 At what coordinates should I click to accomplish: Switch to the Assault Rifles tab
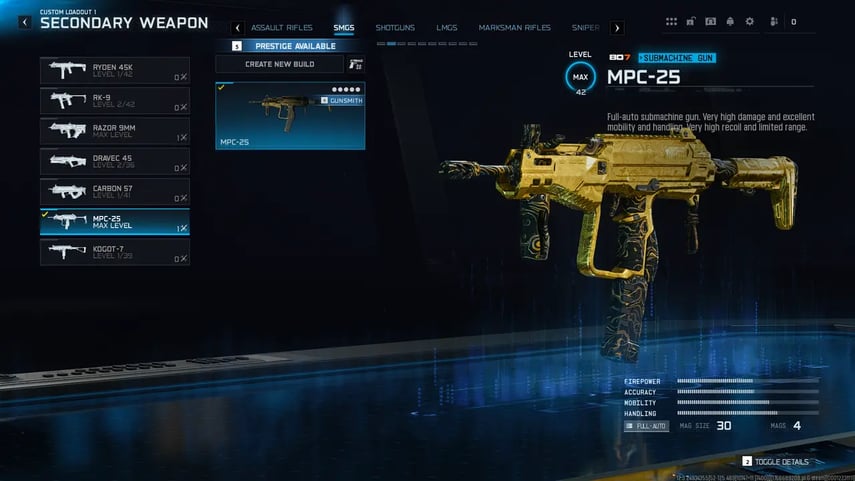point(281,28)
